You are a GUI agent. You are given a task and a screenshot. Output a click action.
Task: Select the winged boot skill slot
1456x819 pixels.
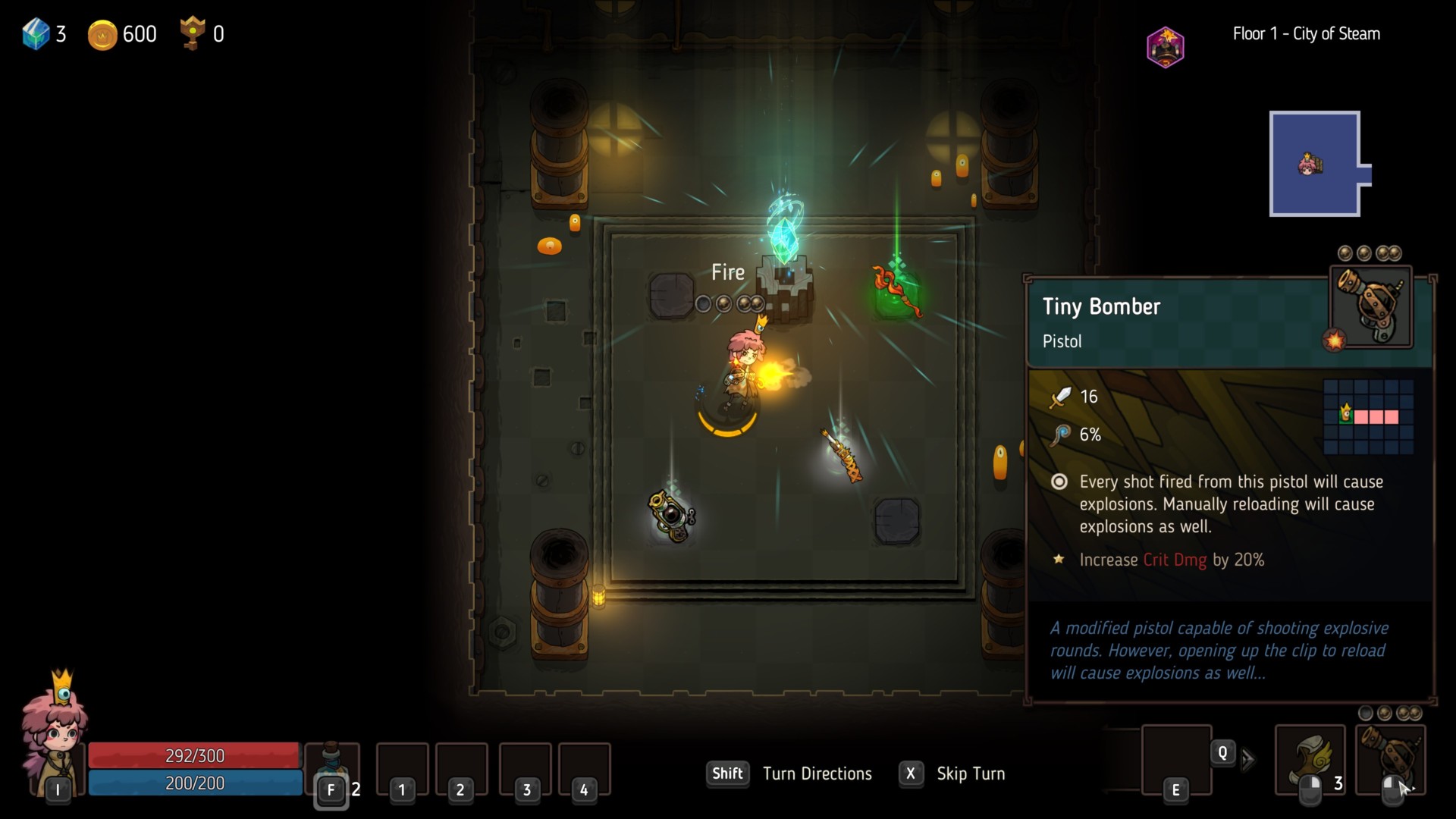click(1310, 759)
